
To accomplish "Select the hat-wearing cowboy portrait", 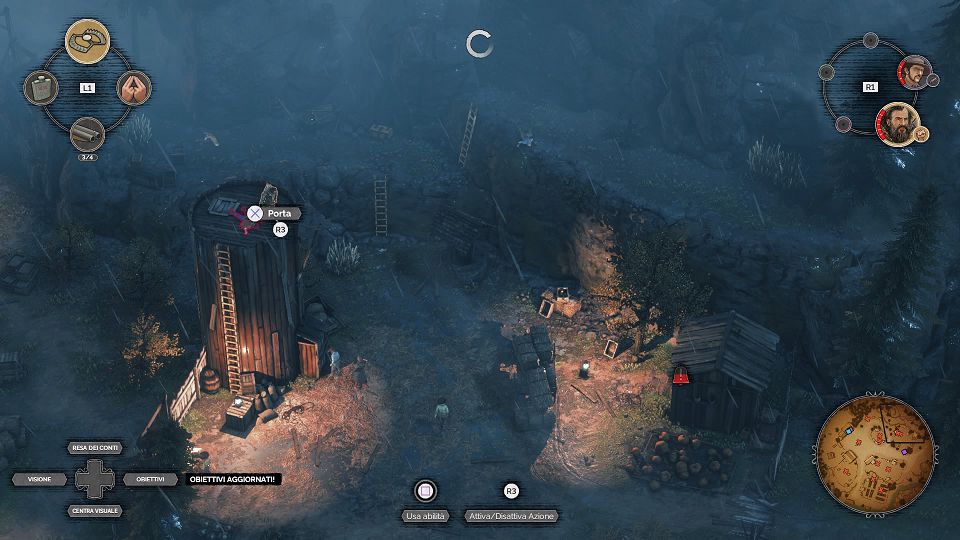I will 912,71.
